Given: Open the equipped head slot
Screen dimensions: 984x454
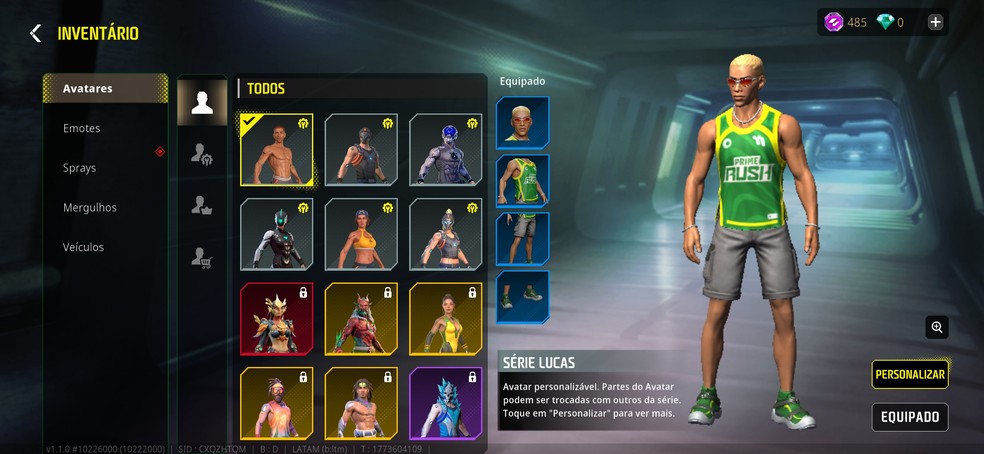Looking at the screenshot, I should 522,123.
